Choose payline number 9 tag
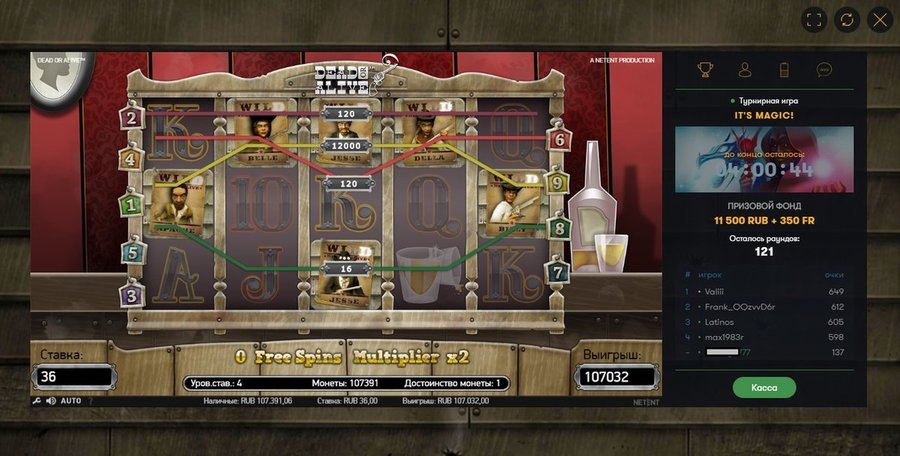This screenshot has width=900, height=456. (557, 183)
